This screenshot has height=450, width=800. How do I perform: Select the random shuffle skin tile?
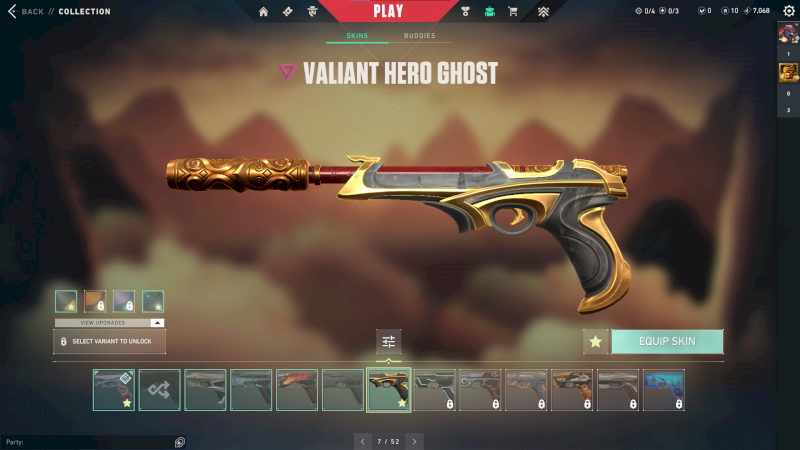160,390
